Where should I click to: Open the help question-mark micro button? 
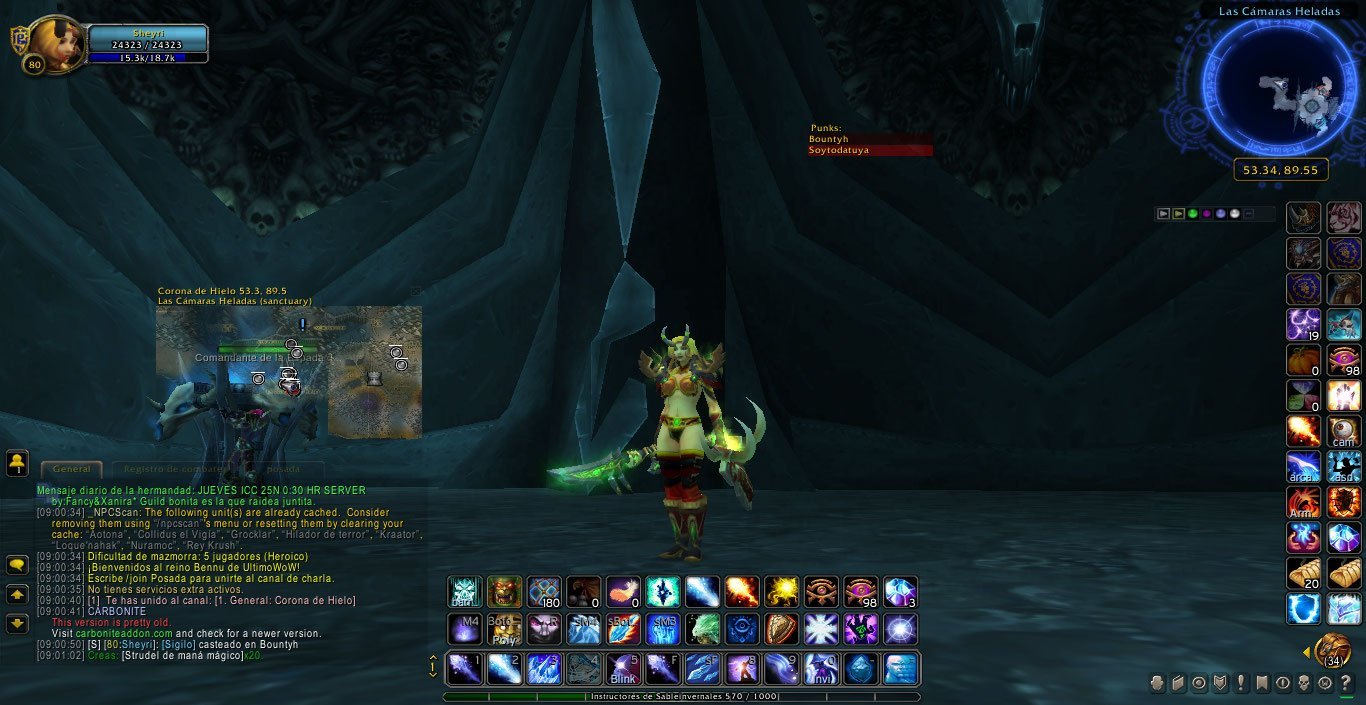1346,683
